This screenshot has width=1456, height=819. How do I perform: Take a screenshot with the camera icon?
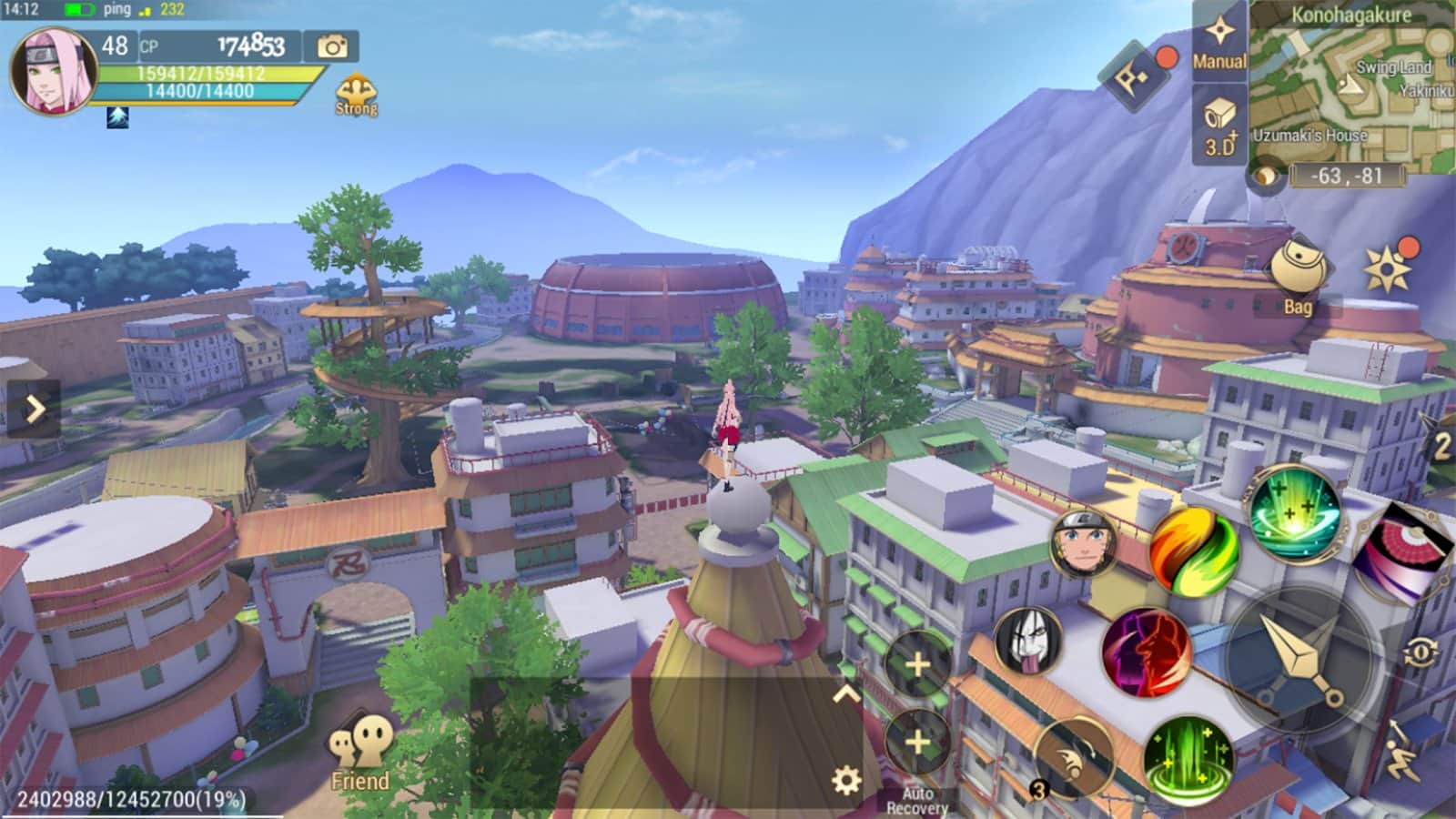pos(331,46)
